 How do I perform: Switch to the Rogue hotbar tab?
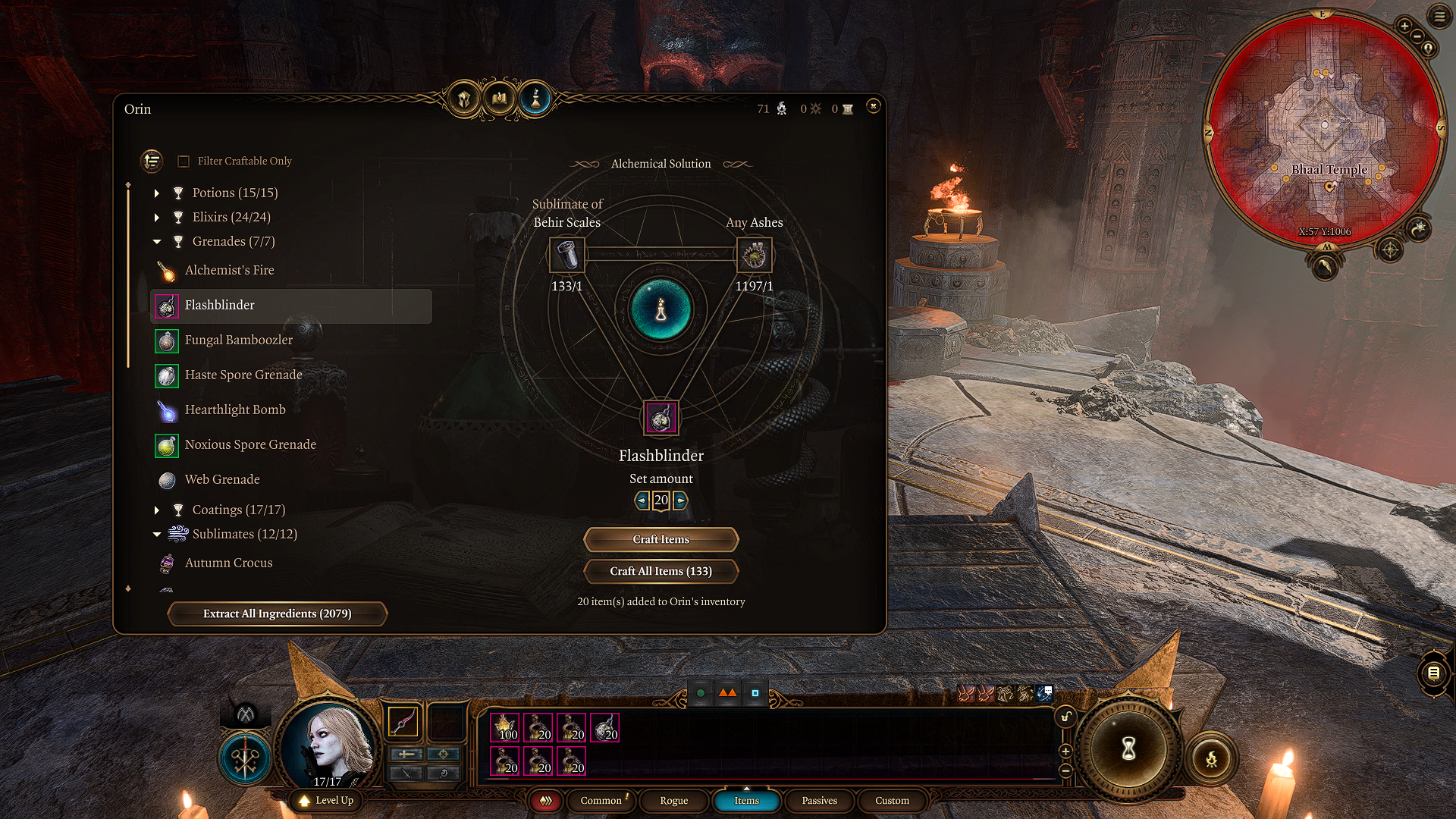point(673,801)
